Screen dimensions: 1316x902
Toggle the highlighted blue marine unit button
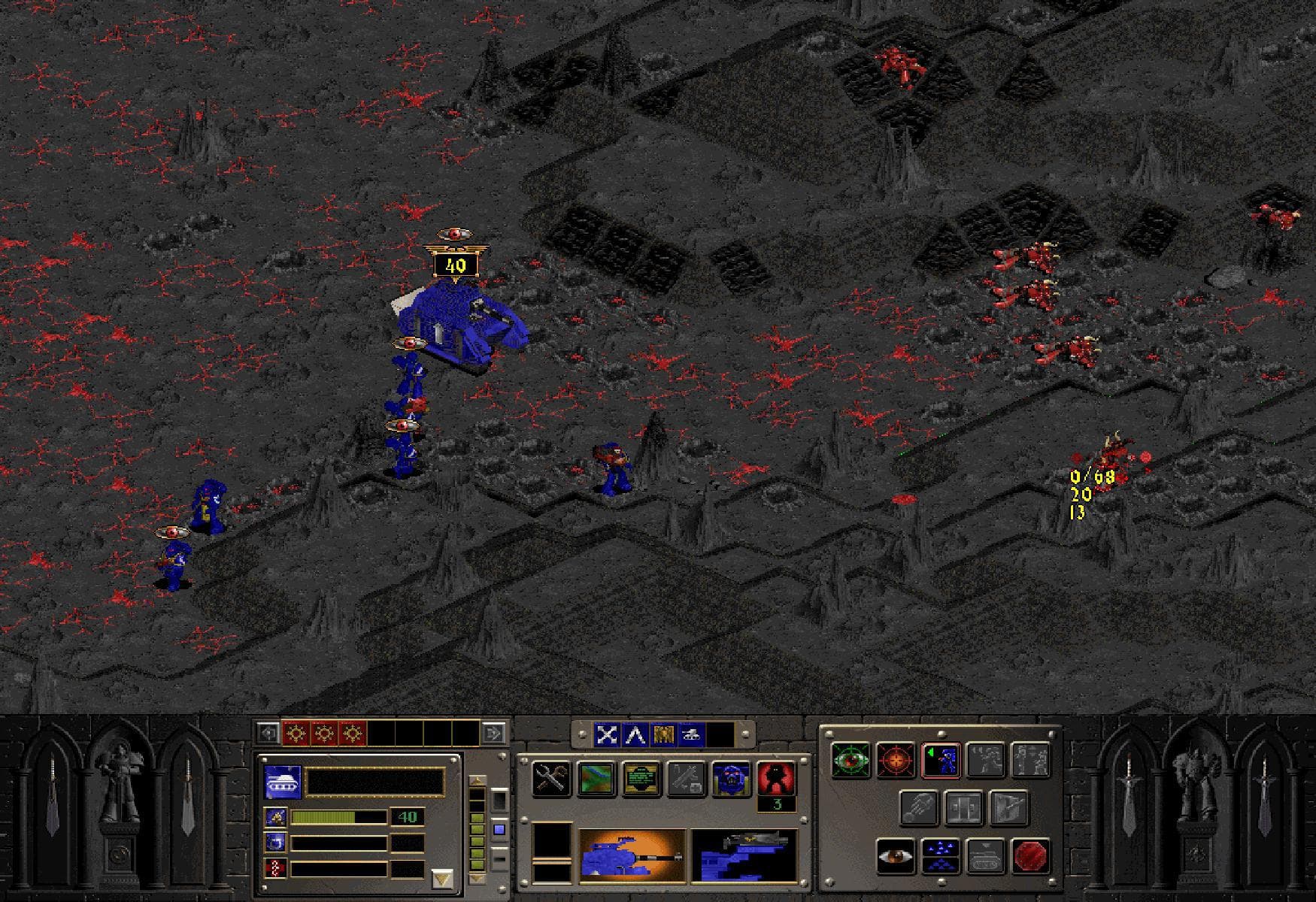click(x=942, y=761)
